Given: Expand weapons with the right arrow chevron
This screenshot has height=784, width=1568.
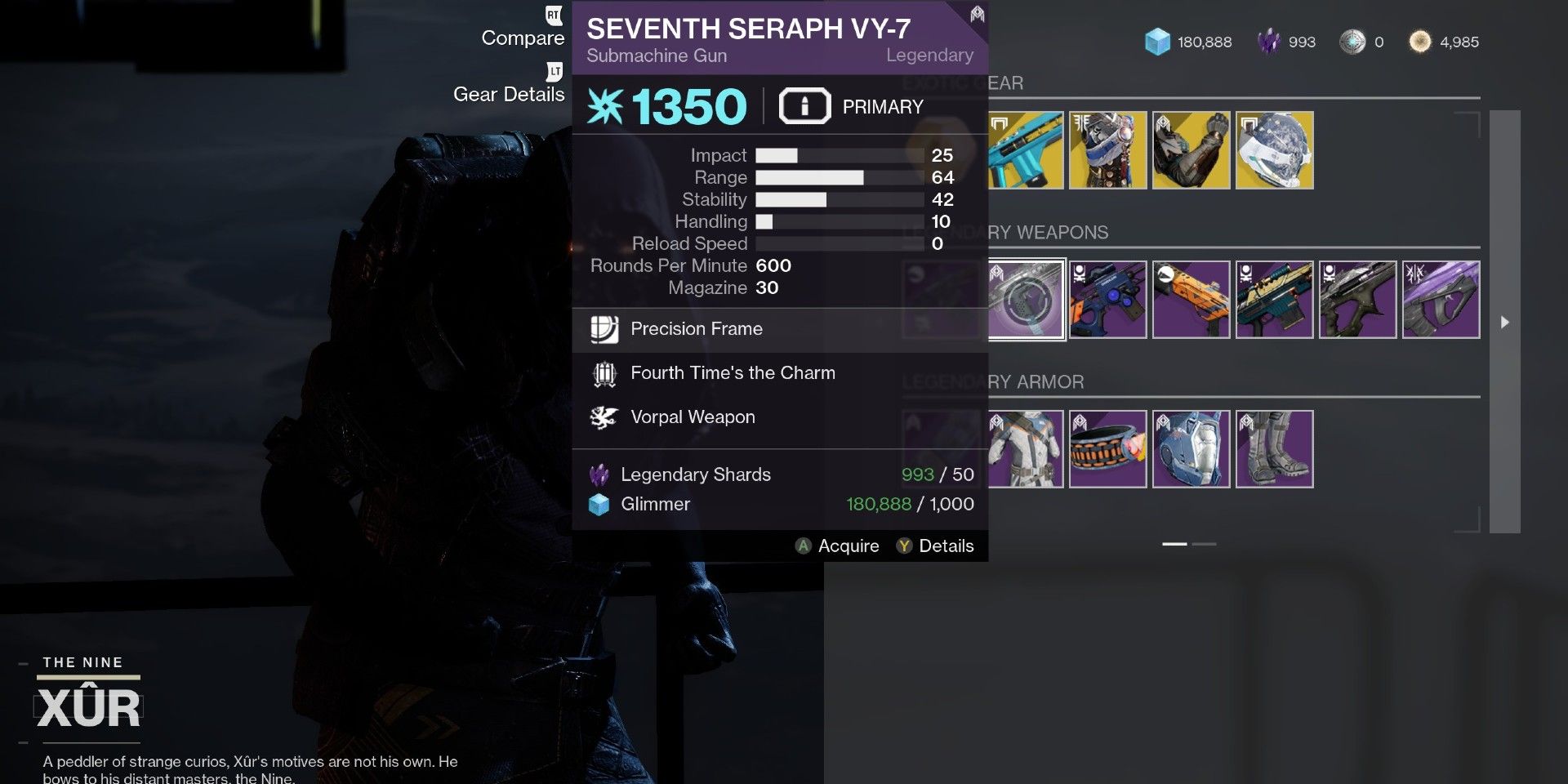Looking at the screenshot, I should (1505, 322).
